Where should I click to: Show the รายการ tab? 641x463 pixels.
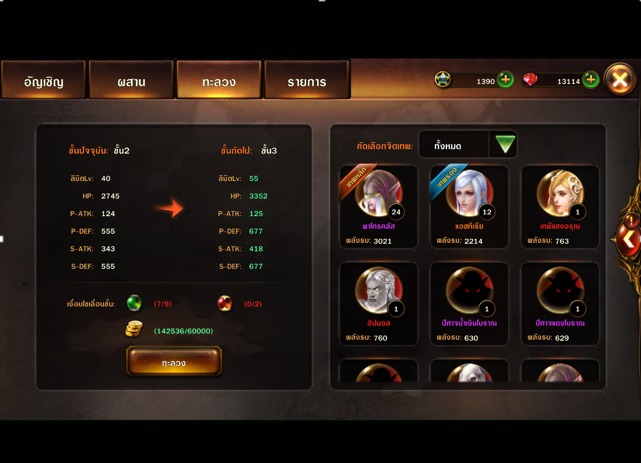[x=306, y=81]
